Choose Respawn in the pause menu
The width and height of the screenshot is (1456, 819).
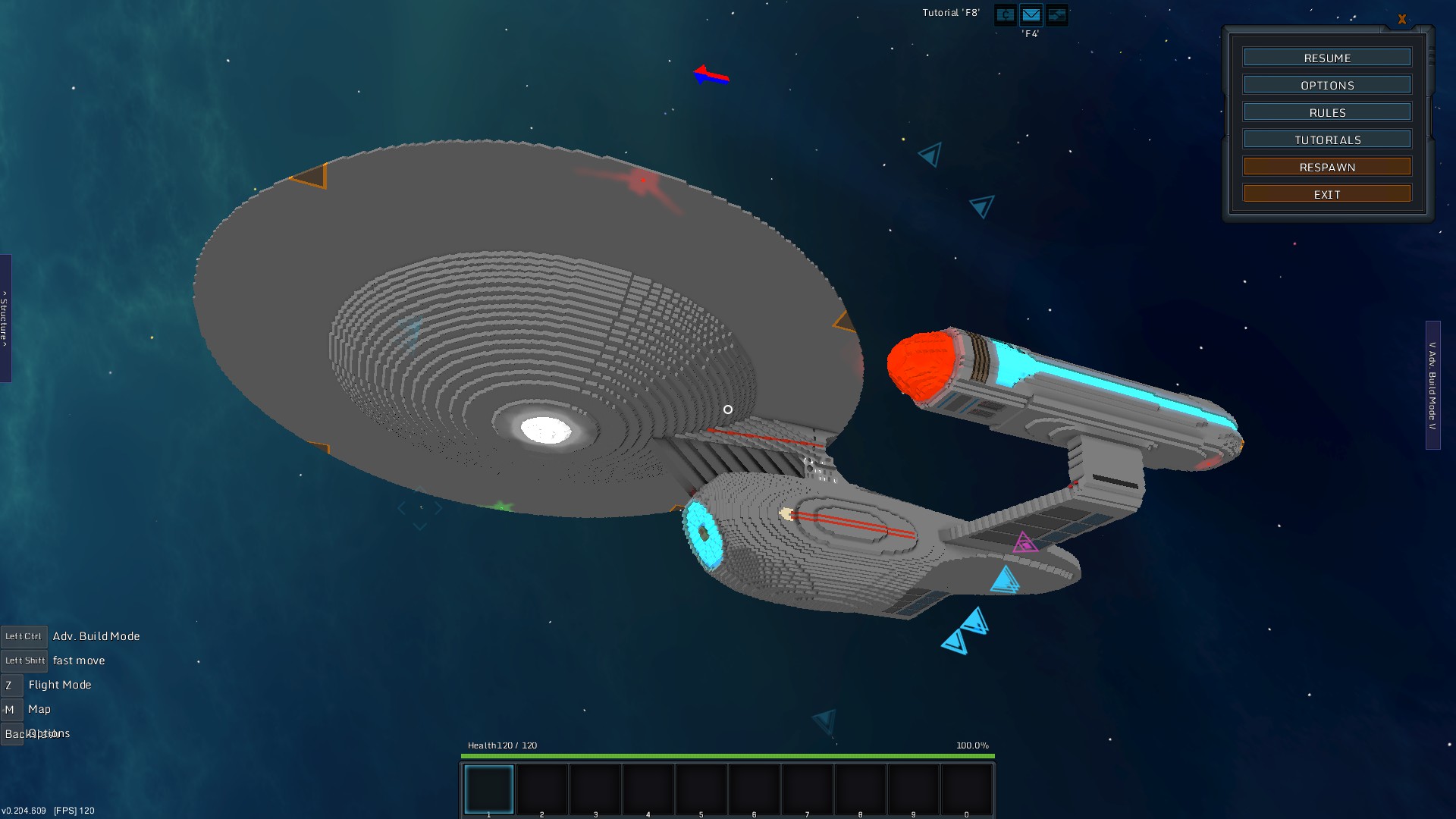point(1327,167)
